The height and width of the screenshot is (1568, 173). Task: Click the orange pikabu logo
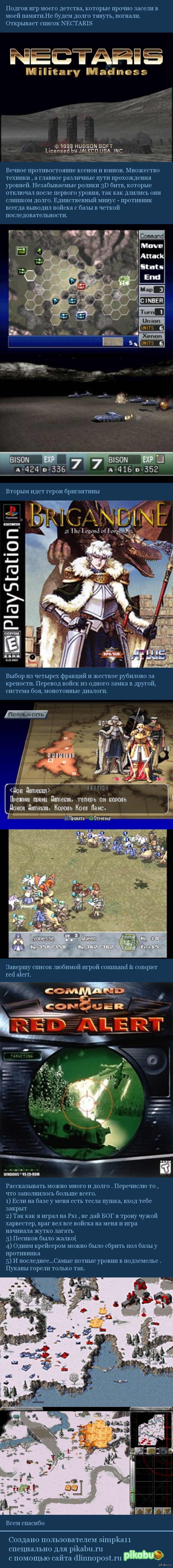(146, 1550)
